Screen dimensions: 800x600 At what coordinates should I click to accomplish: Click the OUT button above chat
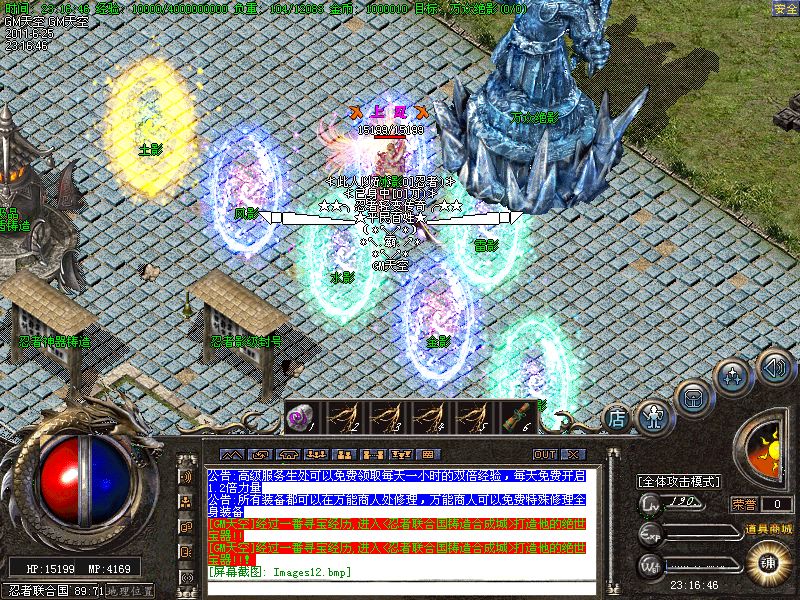[545, 455]
